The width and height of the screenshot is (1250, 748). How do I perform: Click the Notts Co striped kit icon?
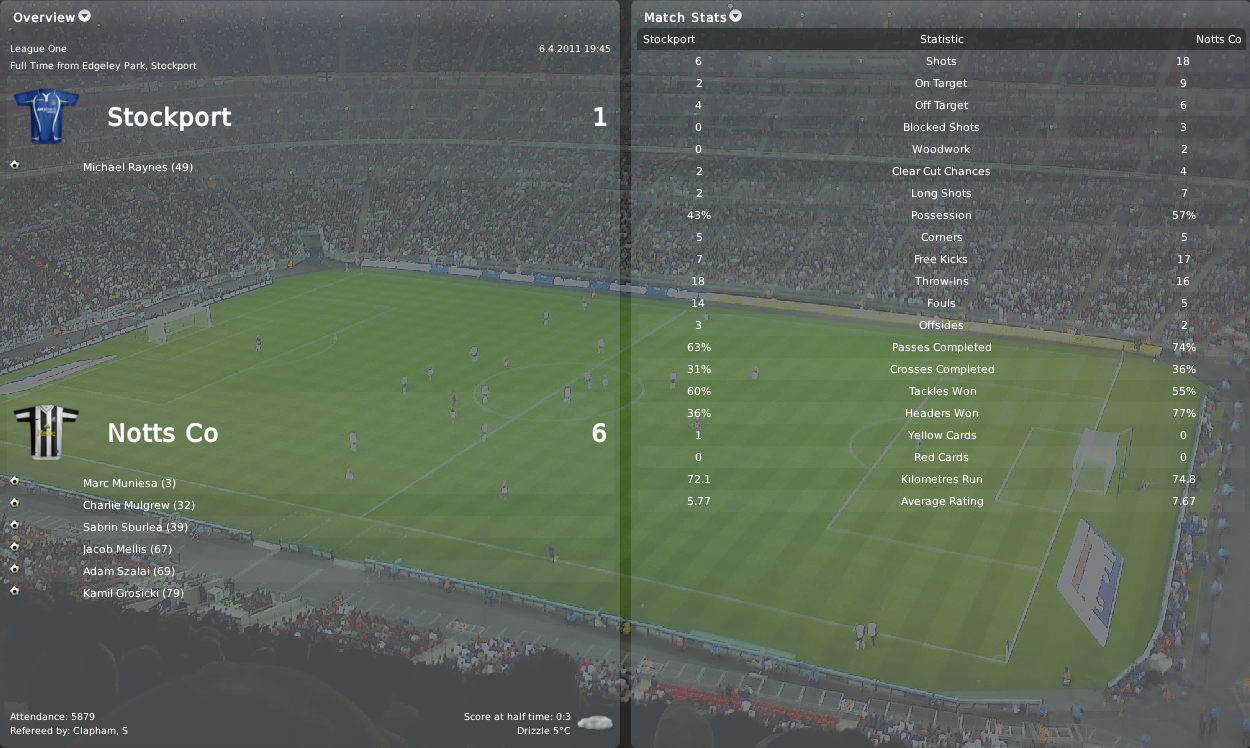pos(46,433)
